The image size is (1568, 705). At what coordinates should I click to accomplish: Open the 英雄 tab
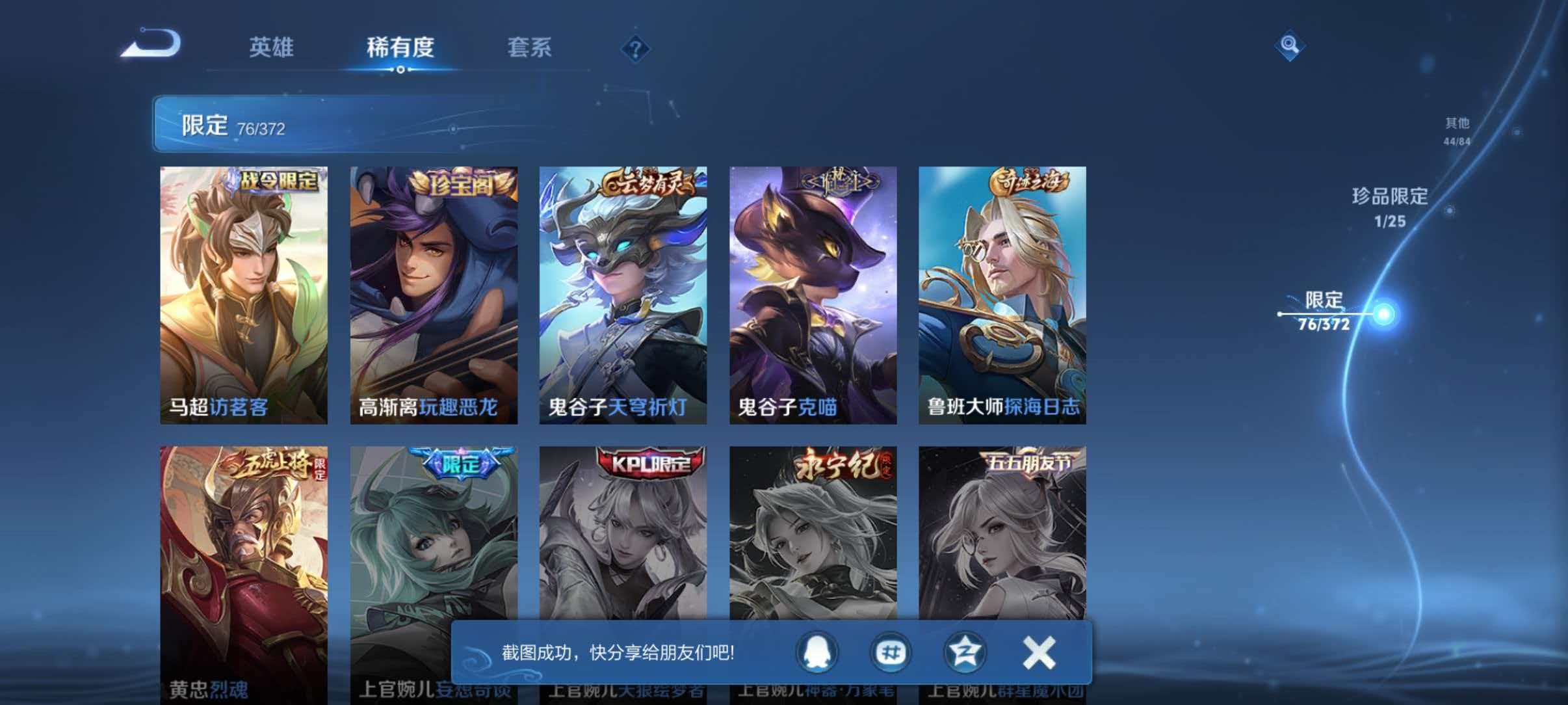point(272,48)
